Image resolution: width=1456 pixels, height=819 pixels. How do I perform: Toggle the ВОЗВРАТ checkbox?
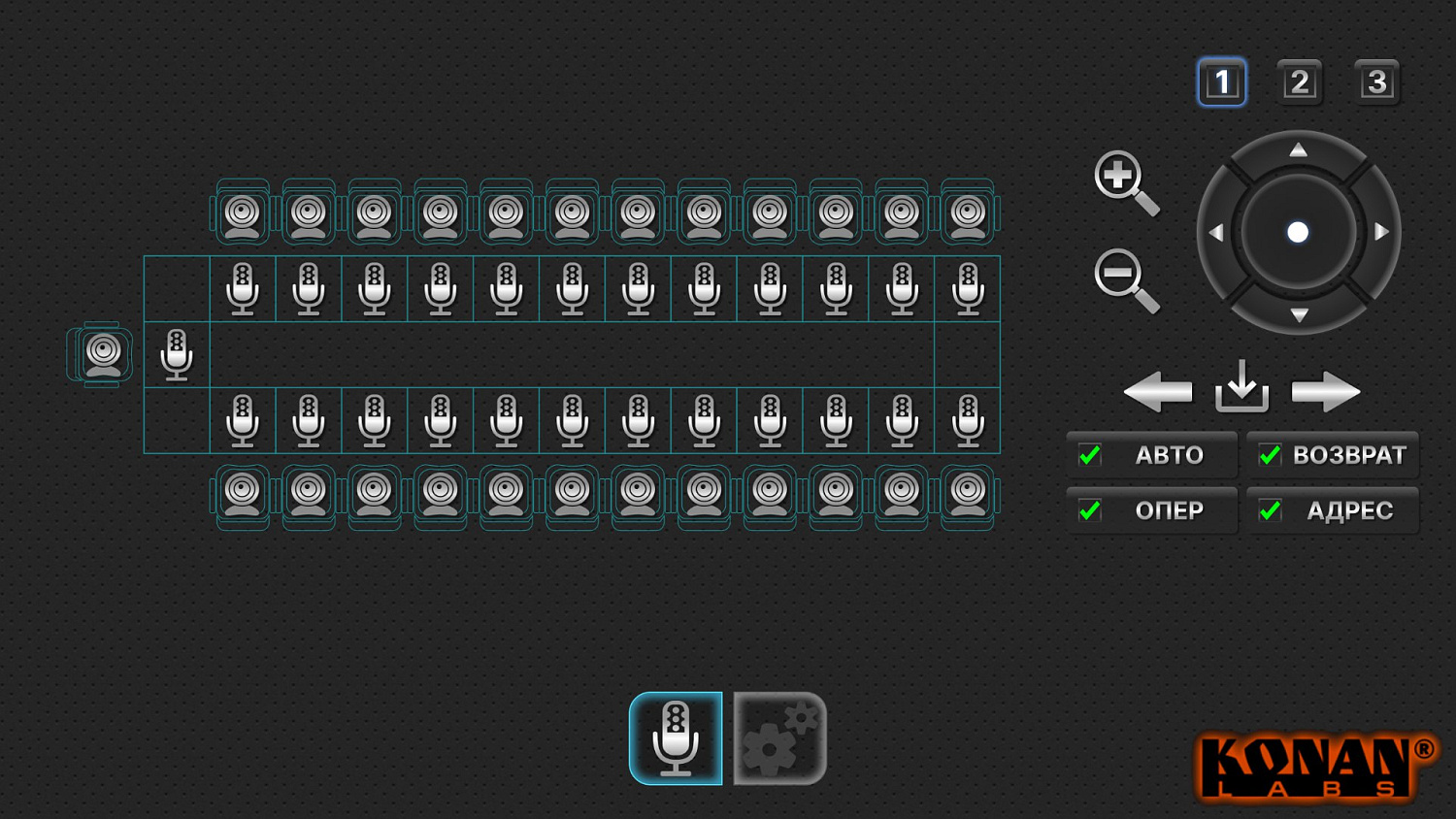(1270, 455)
